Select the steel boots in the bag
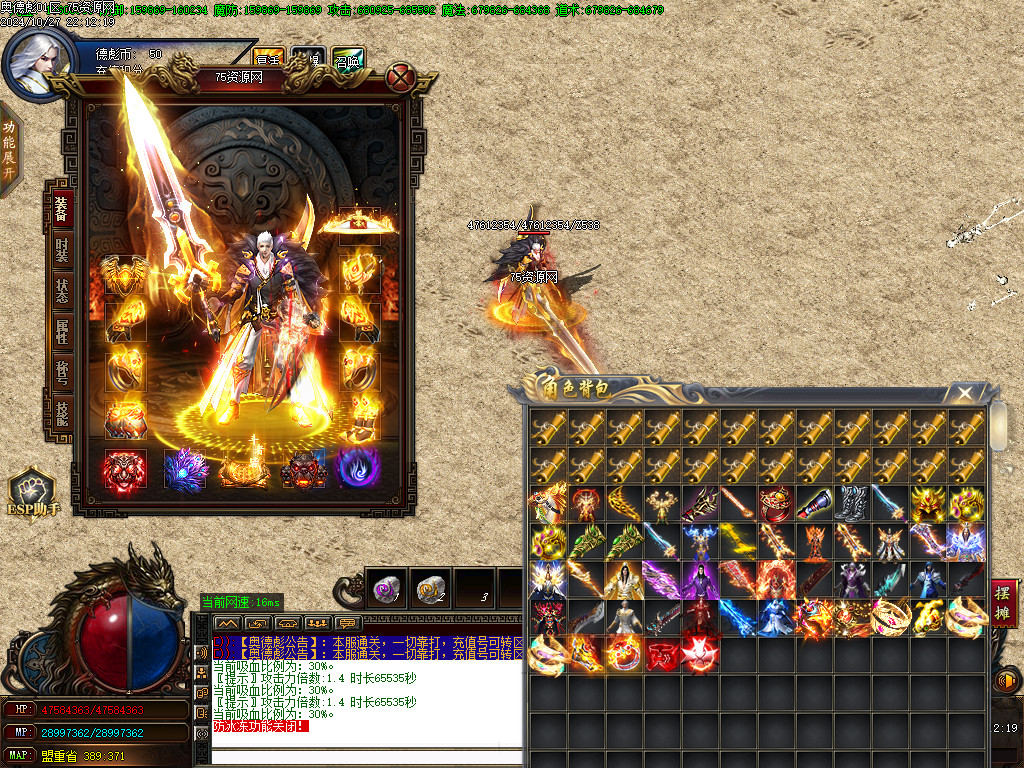This screenshot has height=768, width=1024. coord(850,503)
